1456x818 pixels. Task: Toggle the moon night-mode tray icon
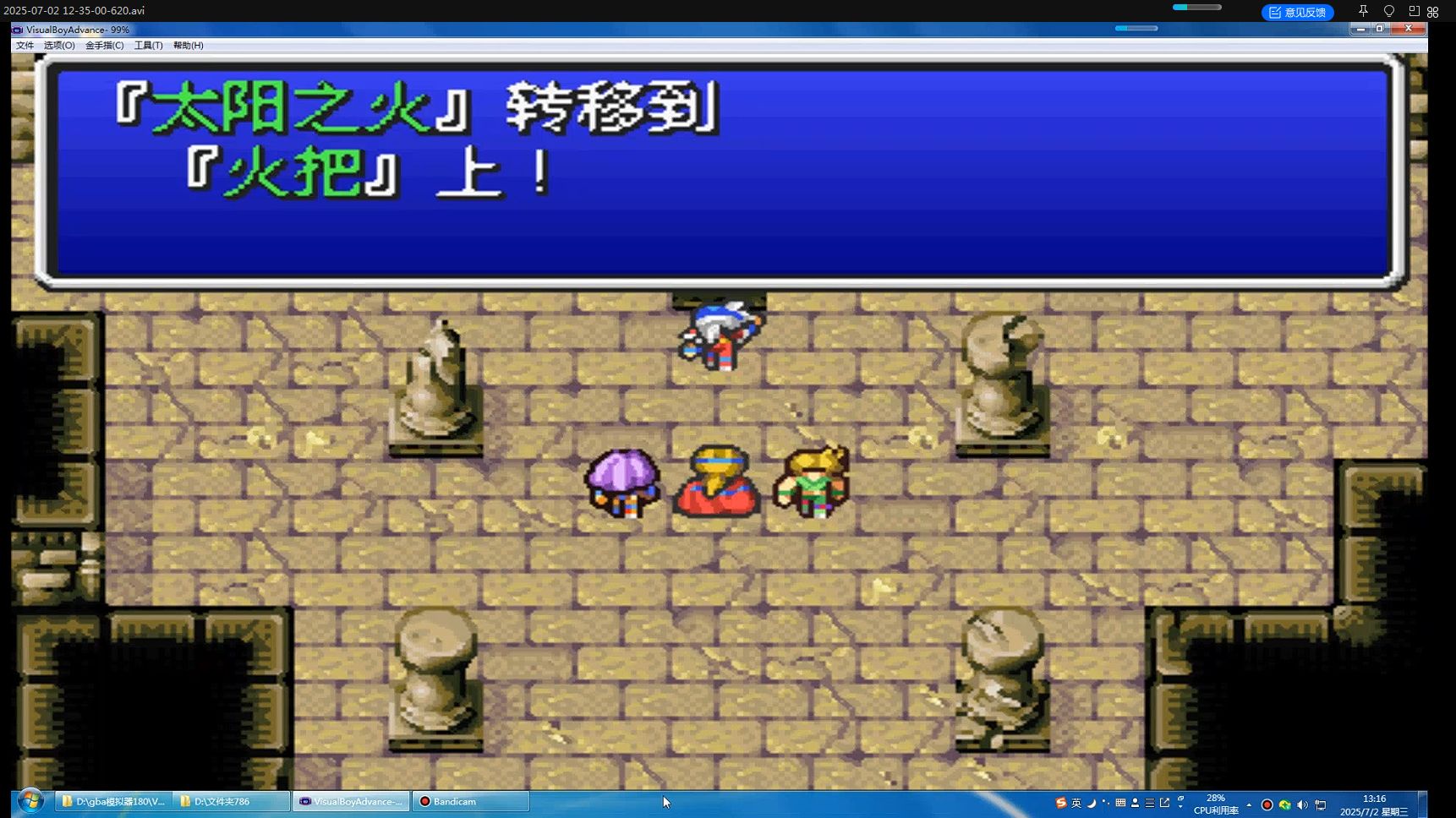[1092, 804]
